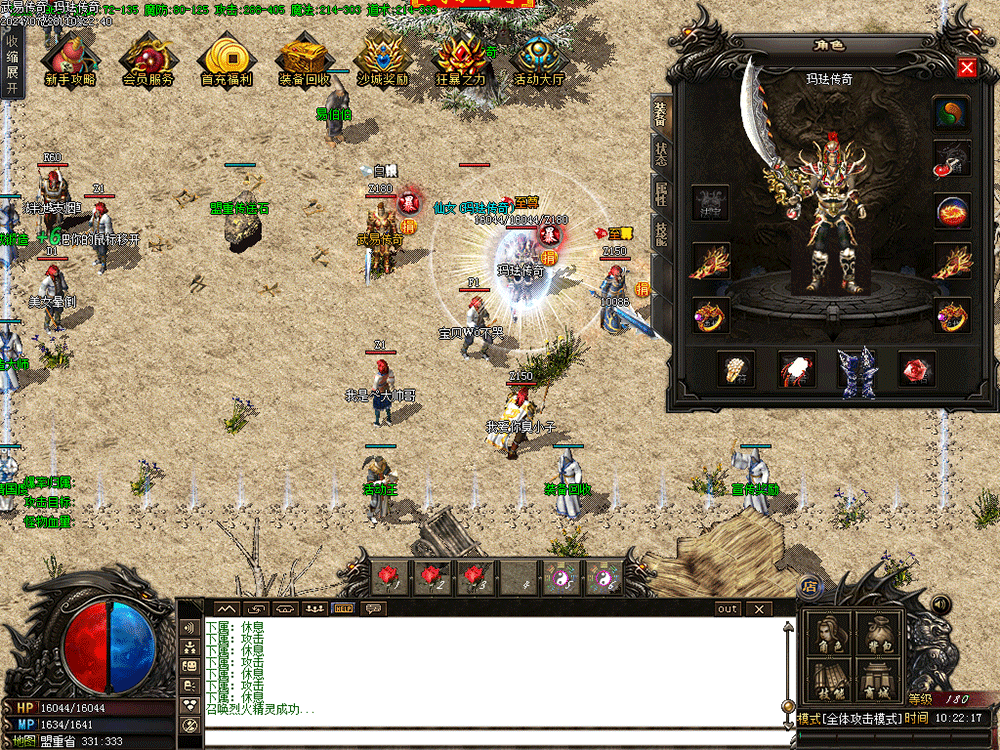Switch to the 属性 attributes tab
The image size is (1000, 750).
click(x=661, y=194)
